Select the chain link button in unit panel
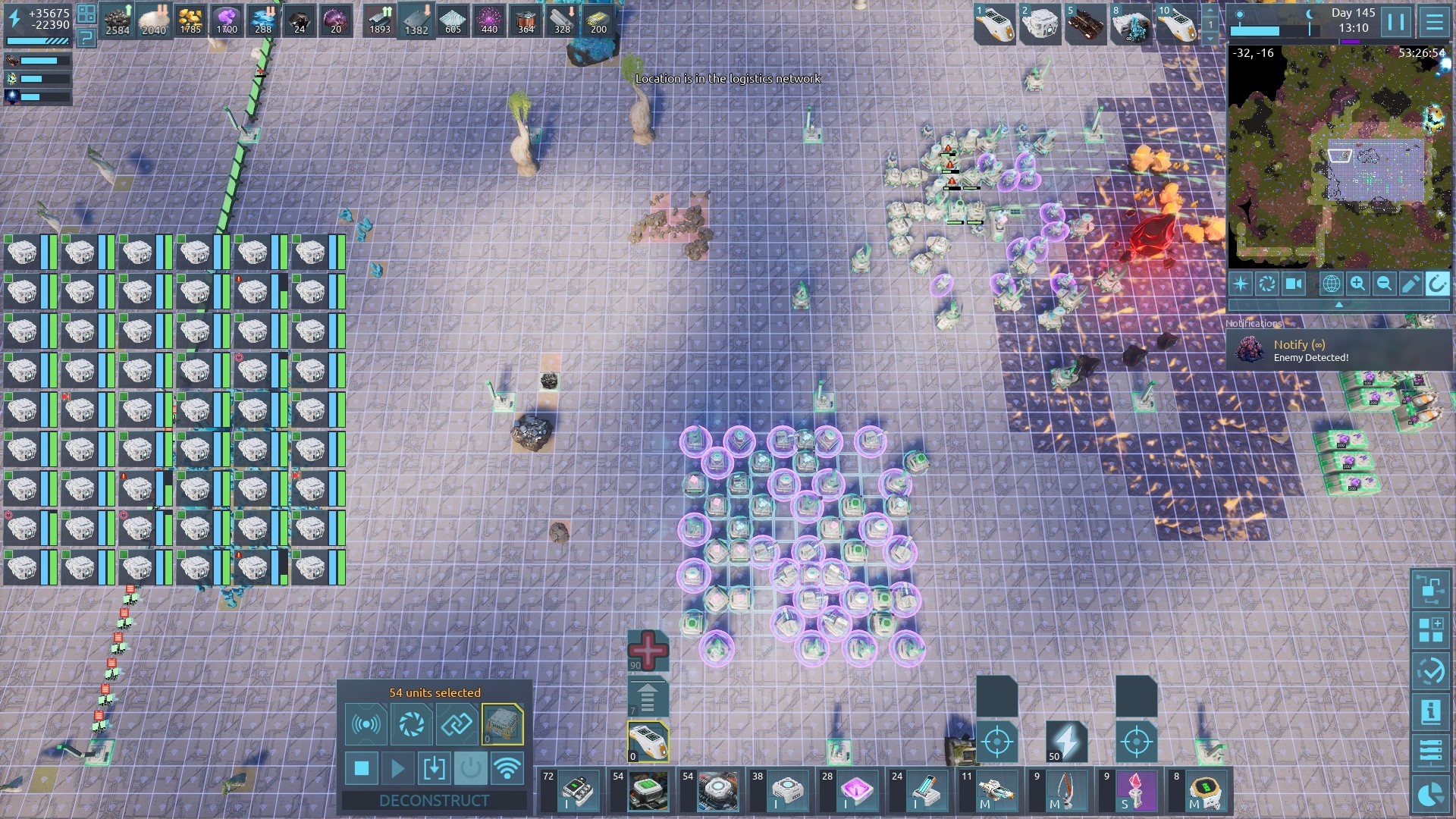The height and width of the screenshot is (819, 1456). [457, 725]
